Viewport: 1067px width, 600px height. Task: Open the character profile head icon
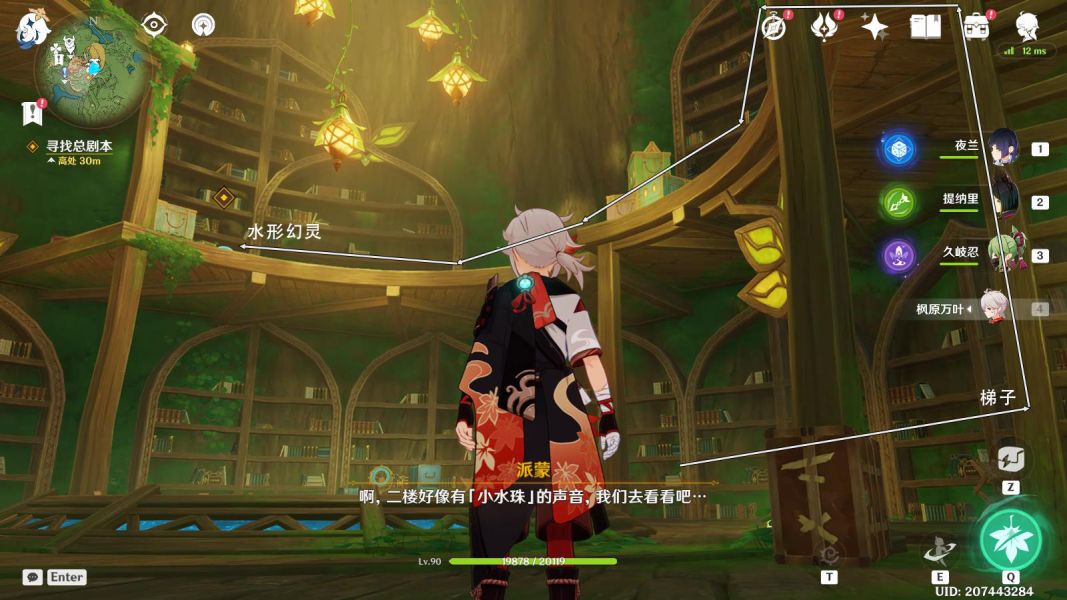click(1027, 25)
